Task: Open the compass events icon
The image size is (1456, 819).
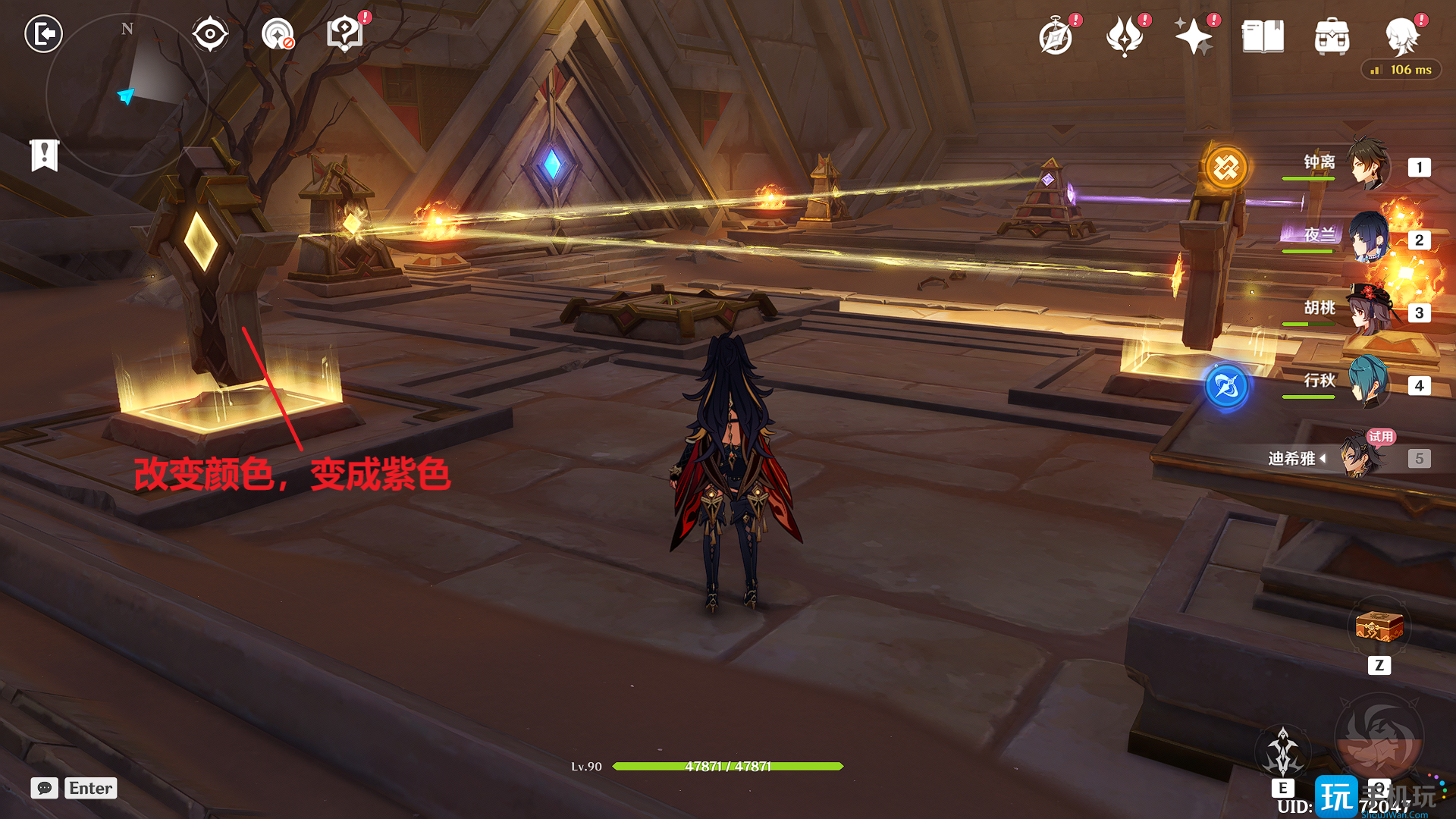Action: (x=1056, y=36)
